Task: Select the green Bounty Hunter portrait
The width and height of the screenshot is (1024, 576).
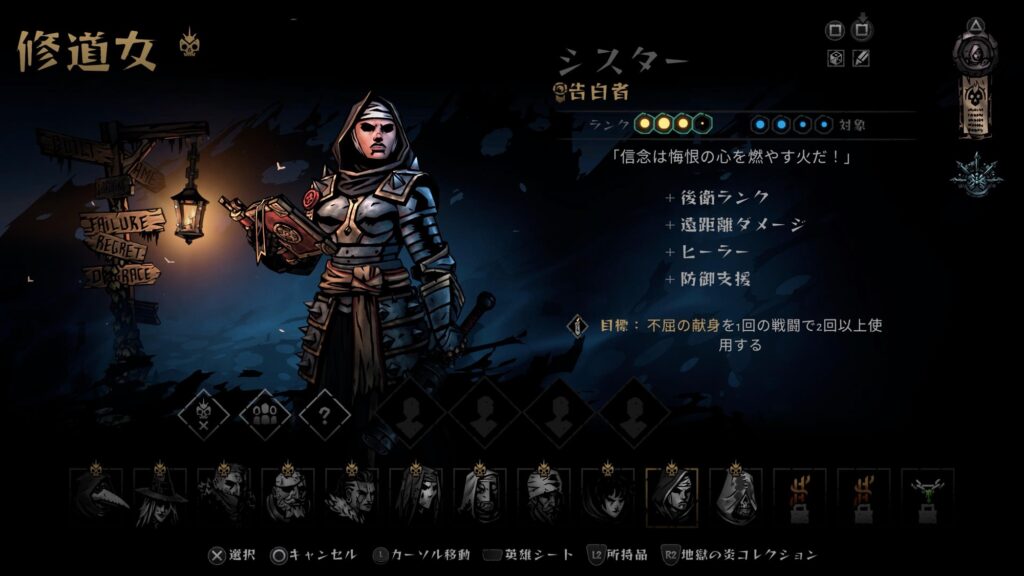Action: click(x=927, y=496)
